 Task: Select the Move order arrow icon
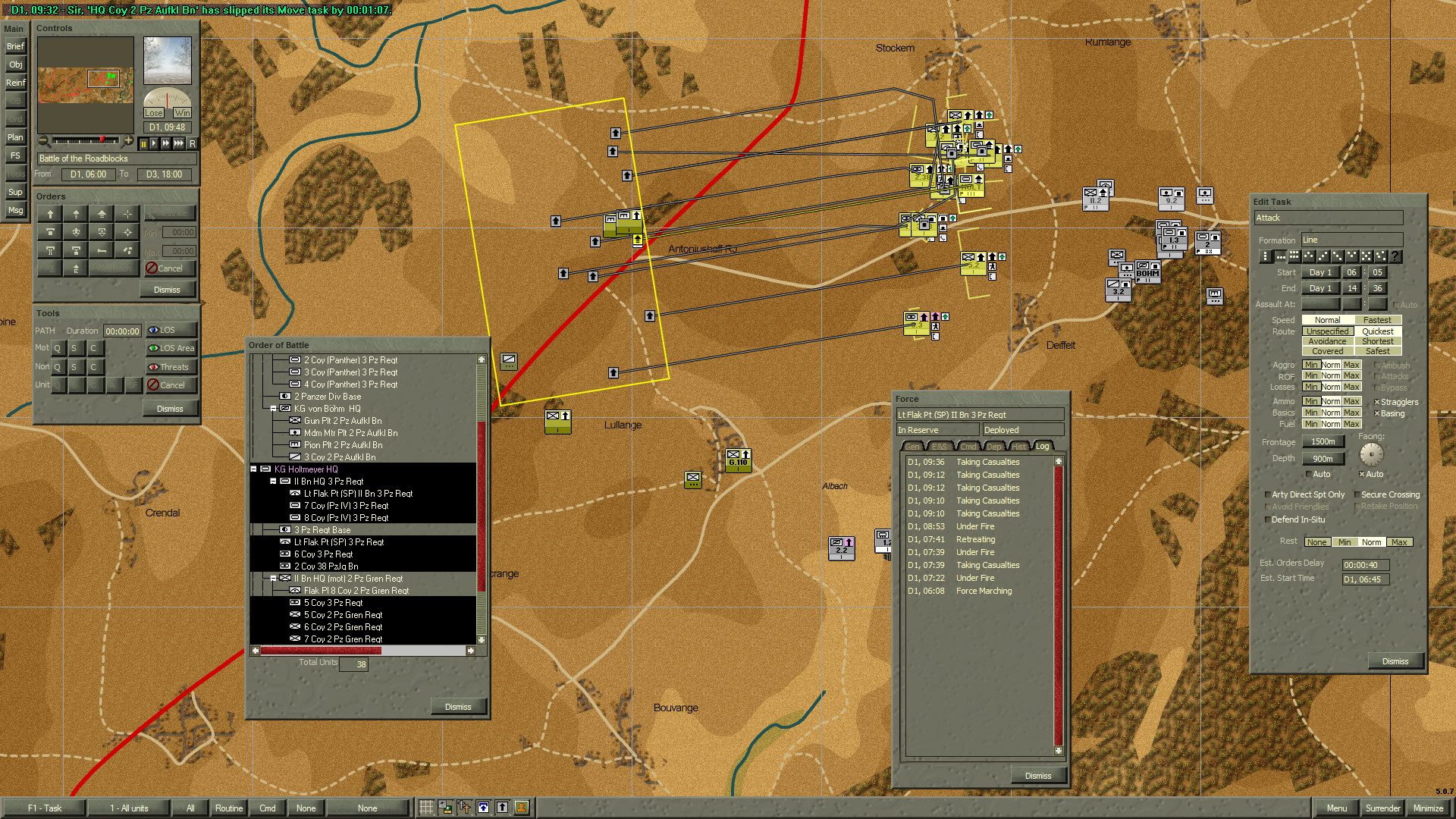49,214
